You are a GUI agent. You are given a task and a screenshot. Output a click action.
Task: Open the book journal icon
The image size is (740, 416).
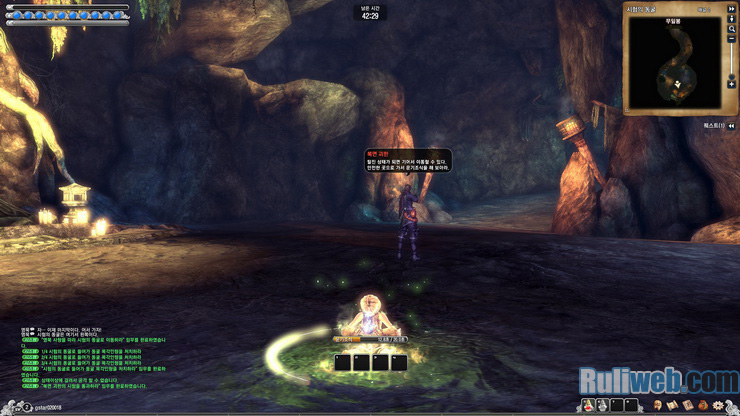click(687, 405)
